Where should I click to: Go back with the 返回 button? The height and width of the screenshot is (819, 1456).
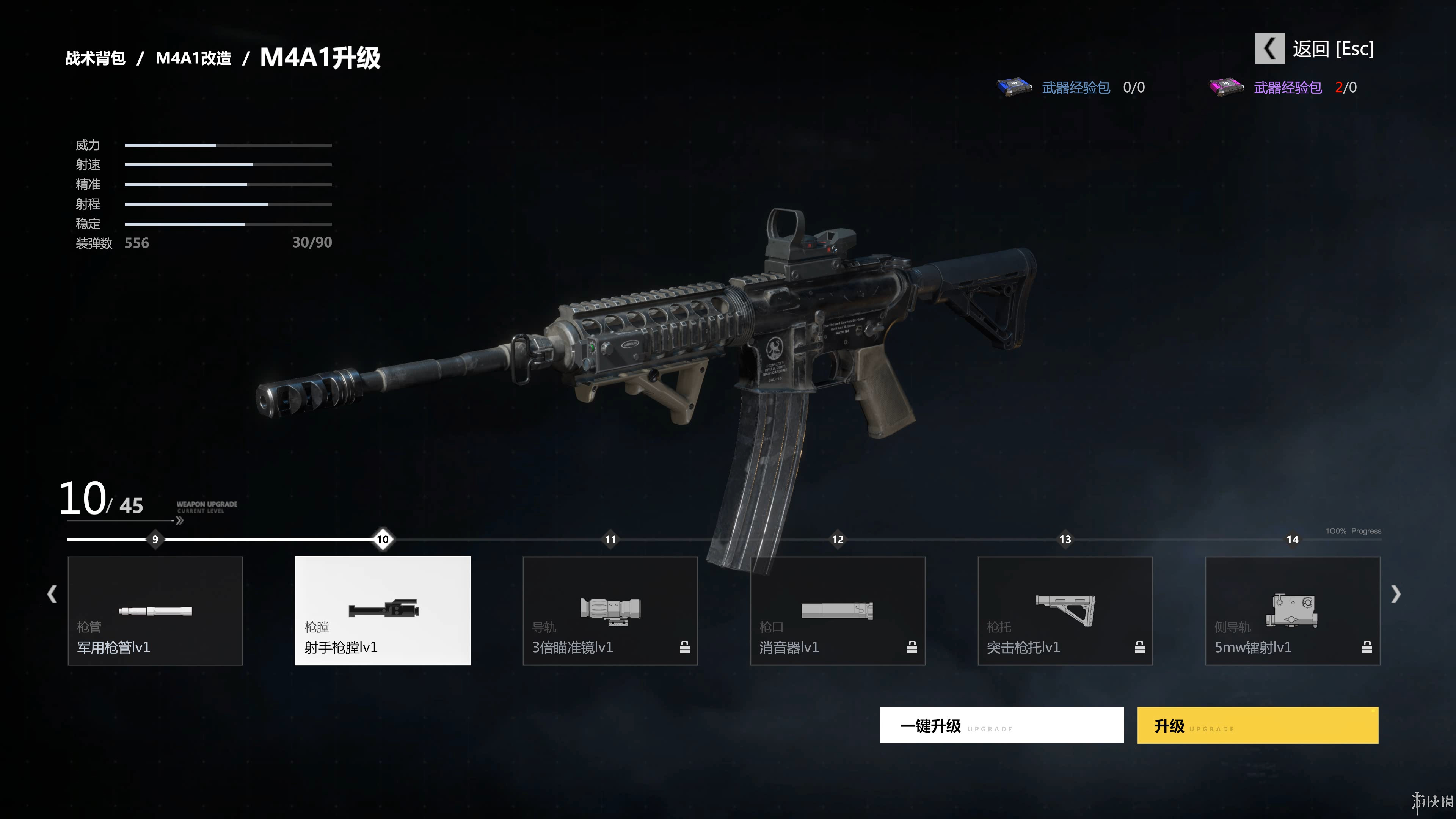[x=1315, y=49]
